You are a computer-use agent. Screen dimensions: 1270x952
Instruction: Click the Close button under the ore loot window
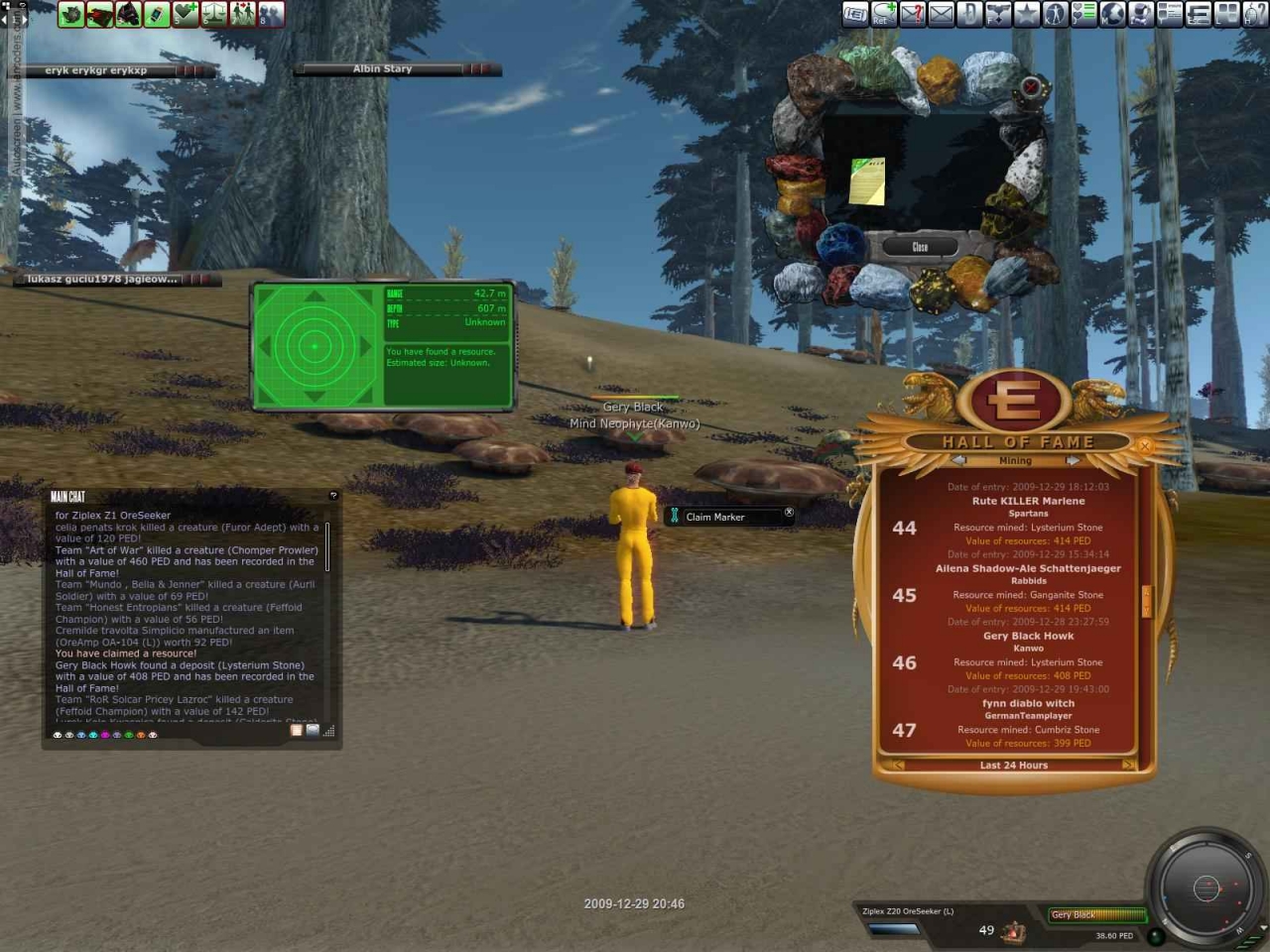click(920, 247)
